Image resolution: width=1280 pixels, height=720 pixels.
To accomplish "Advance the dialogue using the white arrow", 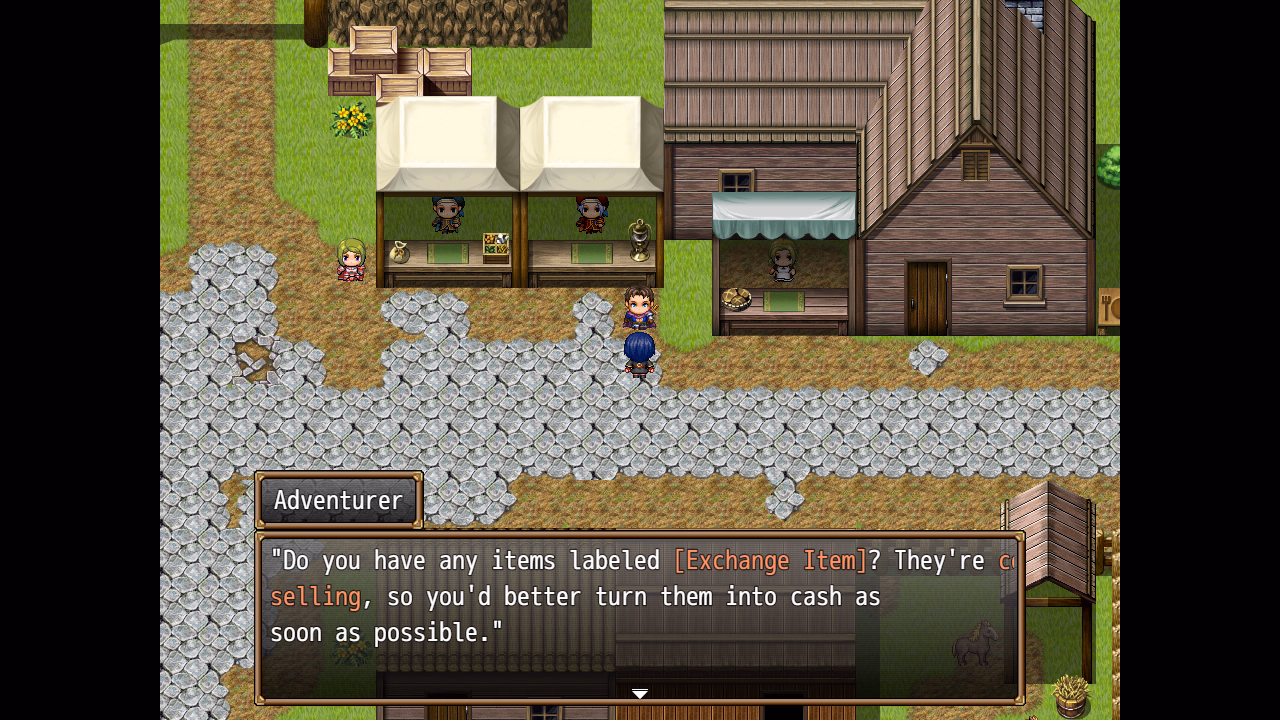I will tap(640, 693).
